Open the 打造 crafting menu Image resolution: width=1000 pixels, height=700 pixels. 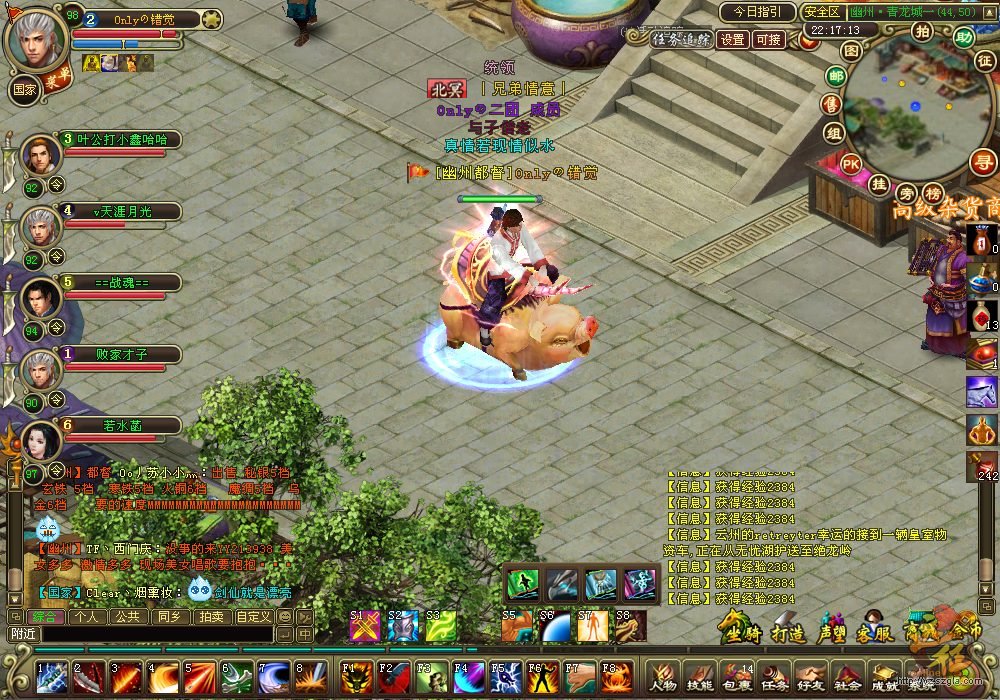[x=788, y=632]
